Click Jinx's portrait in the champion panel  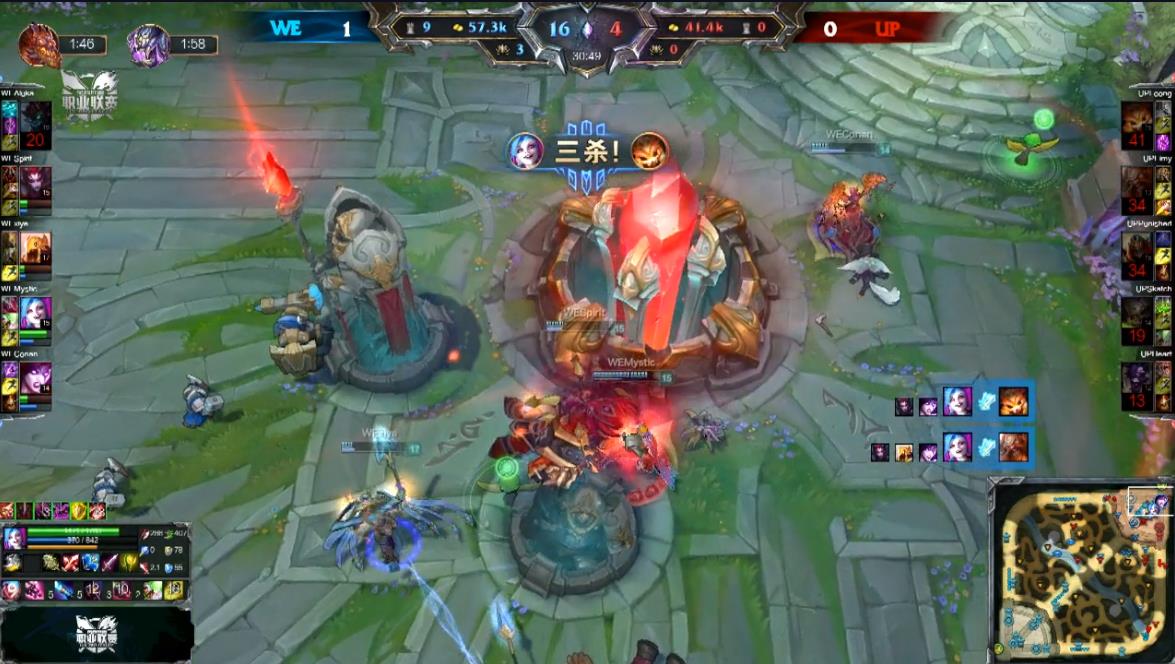pyautogui.click(x=14, y=539)
